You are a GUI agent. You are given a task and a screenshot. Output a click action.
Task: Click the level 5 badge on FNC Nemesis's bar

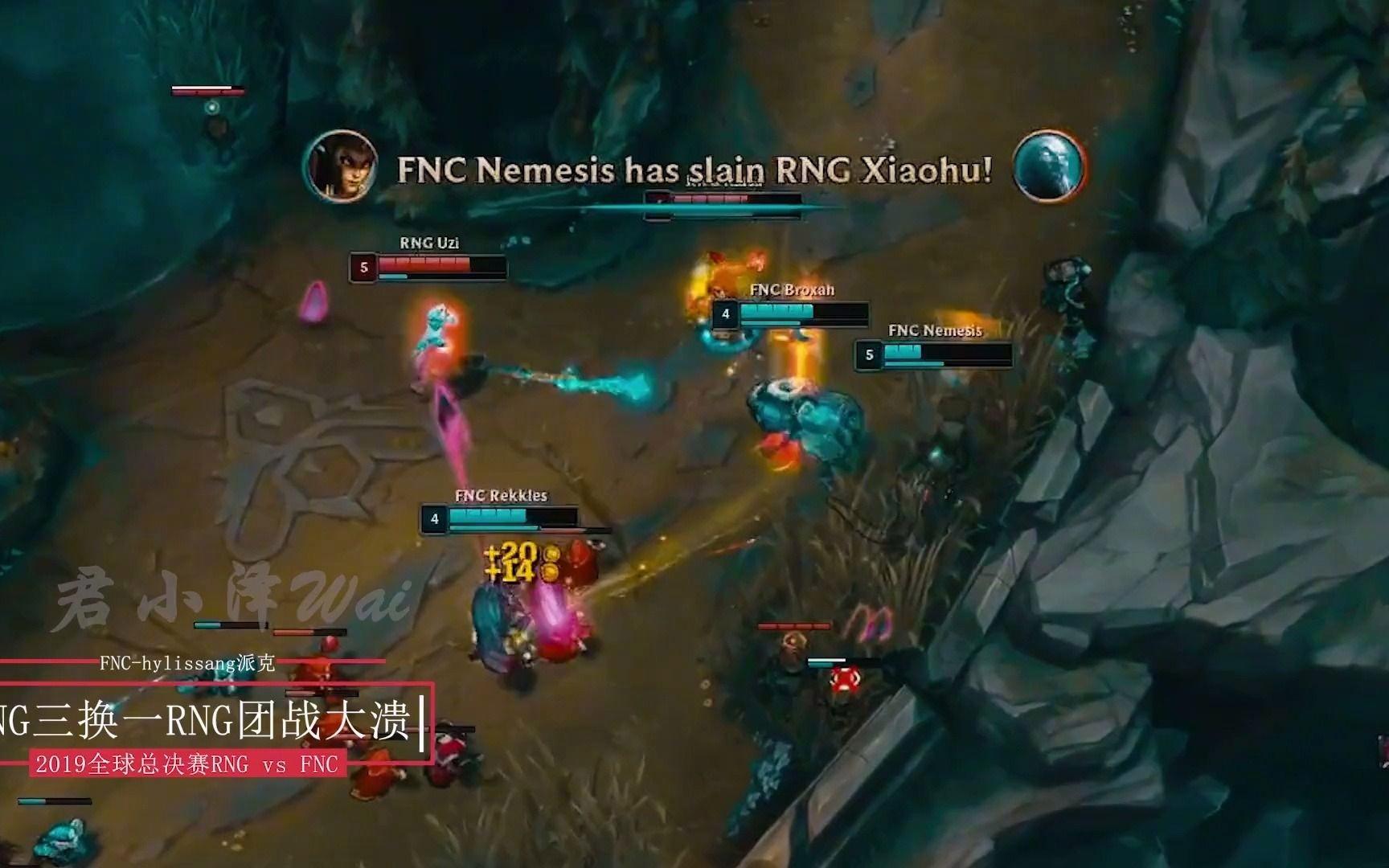[869, 353]
